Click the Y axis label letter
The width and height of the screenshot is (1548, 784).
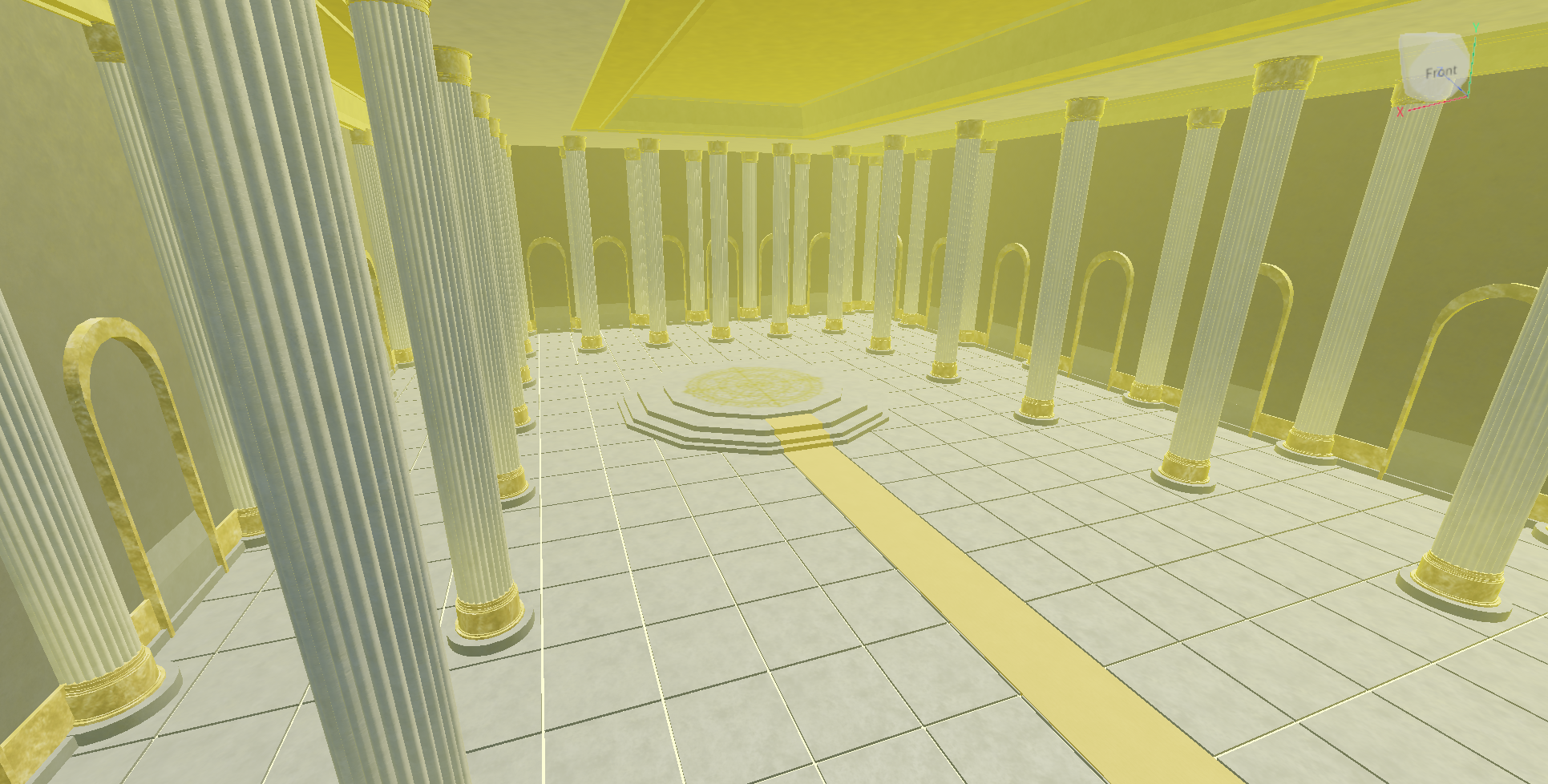point(1476,27)
